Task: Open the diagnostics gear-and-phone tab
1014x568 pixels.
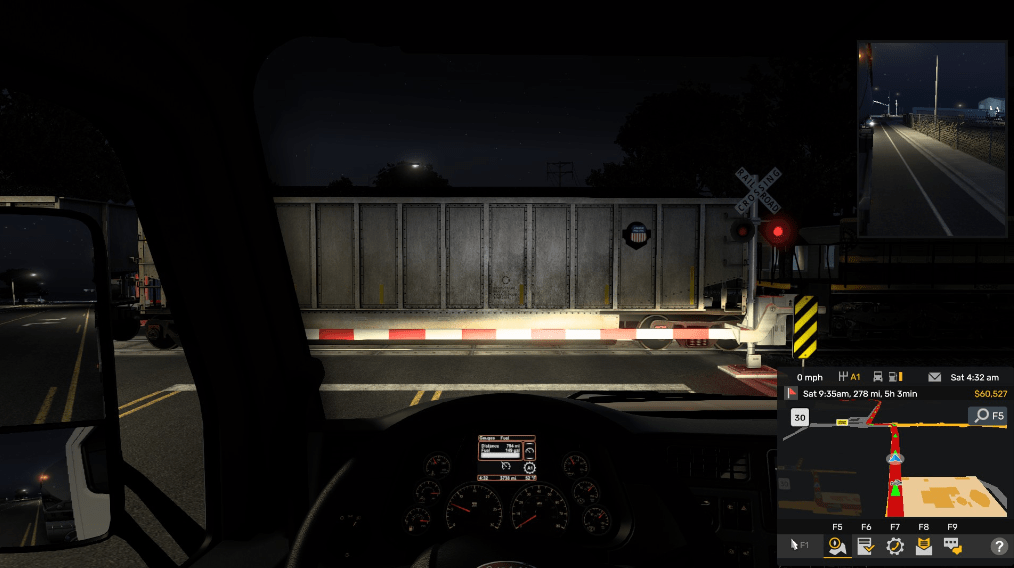Action: [895, 546]
